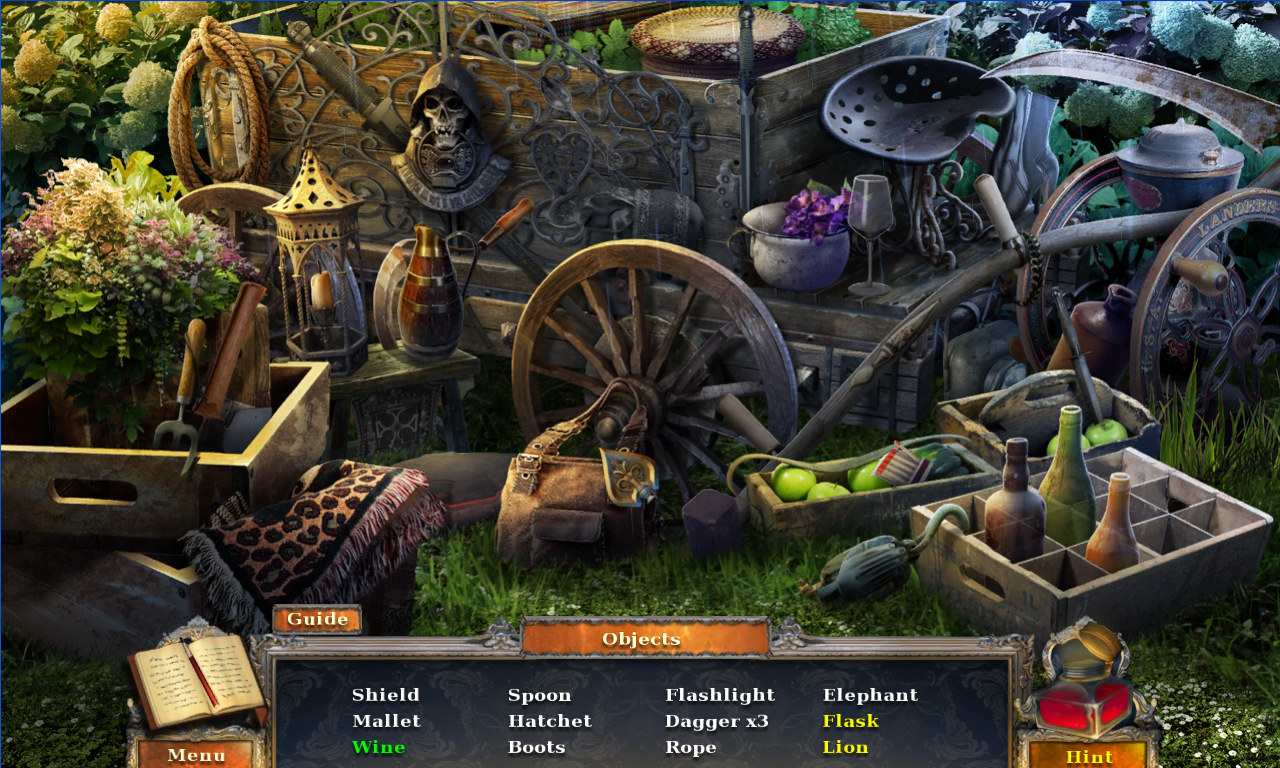Click the skull ornament on the cart side

pos(443,115)
